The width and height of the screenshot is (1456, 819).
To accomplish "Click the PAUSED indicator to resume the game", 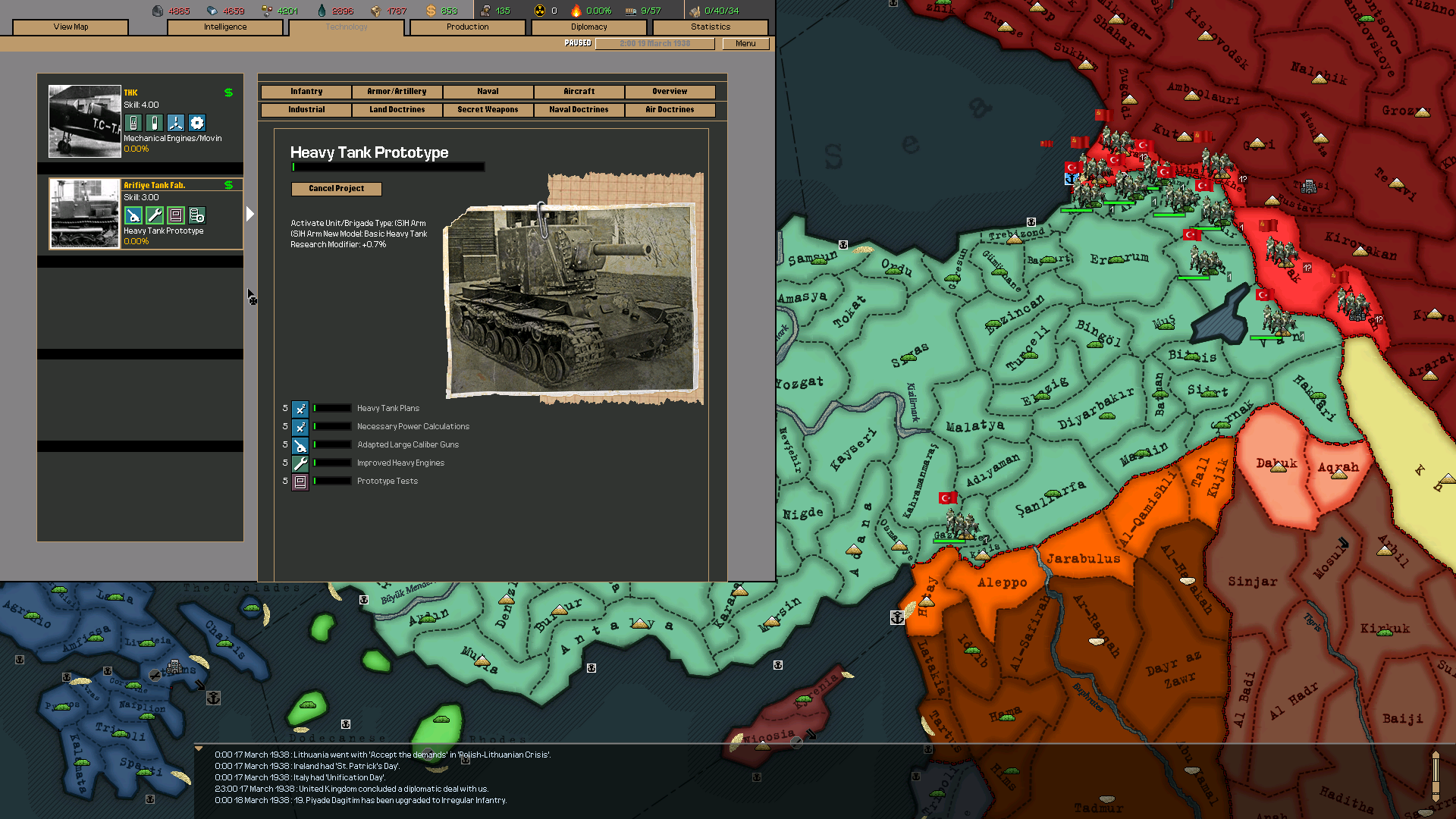I will click(x=578, y=43).
